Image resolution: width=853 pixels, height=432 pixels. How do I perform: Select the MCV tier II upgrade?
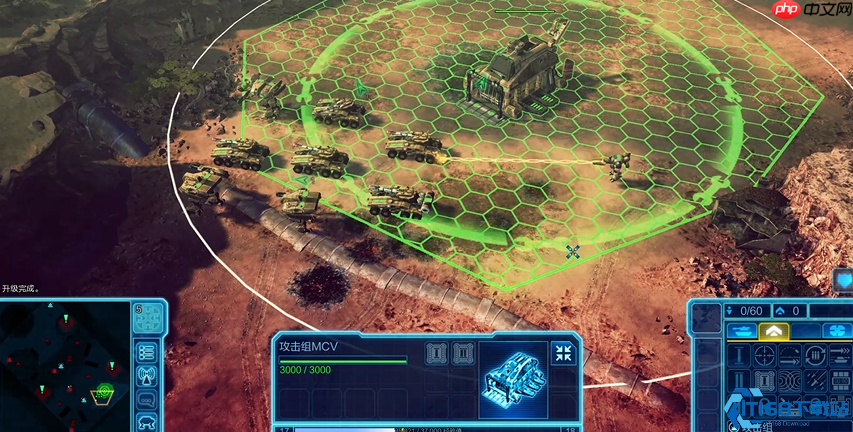click(461, 353)
